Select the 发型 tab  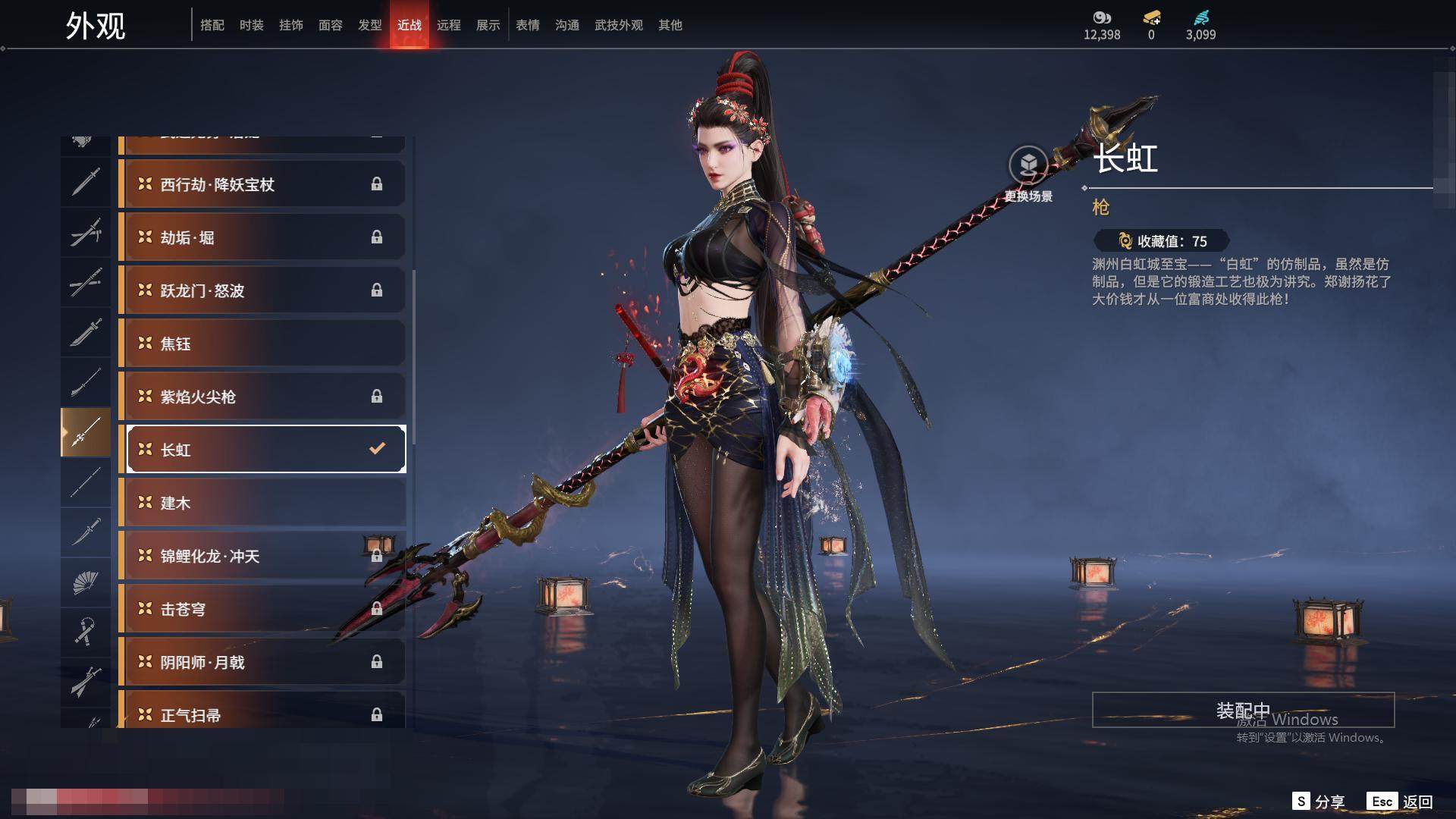pyautogui.click(x=369, y=25)
